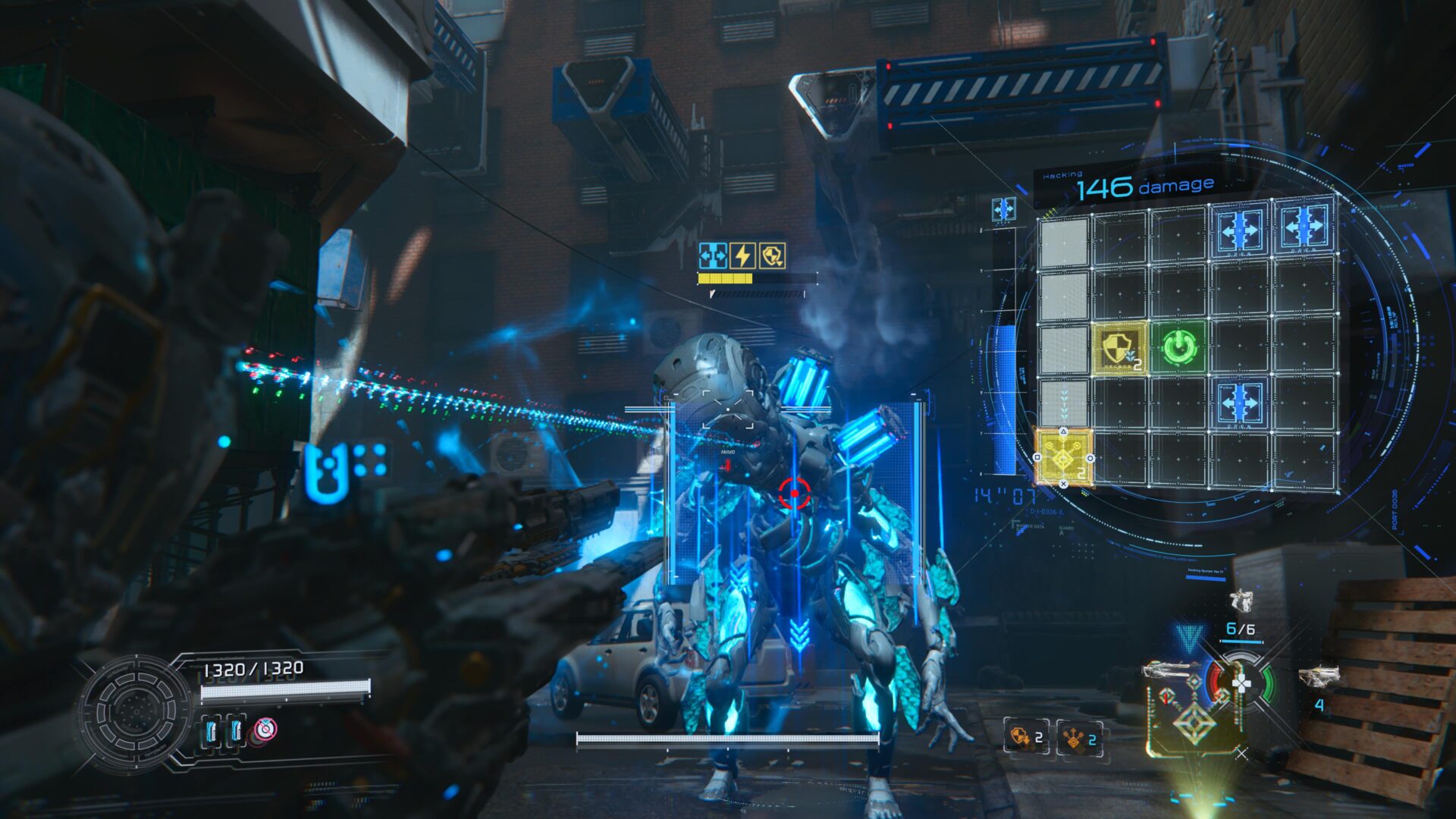
Task: Select the long rifle on the weapon wheel
Action: (1172, 670)
